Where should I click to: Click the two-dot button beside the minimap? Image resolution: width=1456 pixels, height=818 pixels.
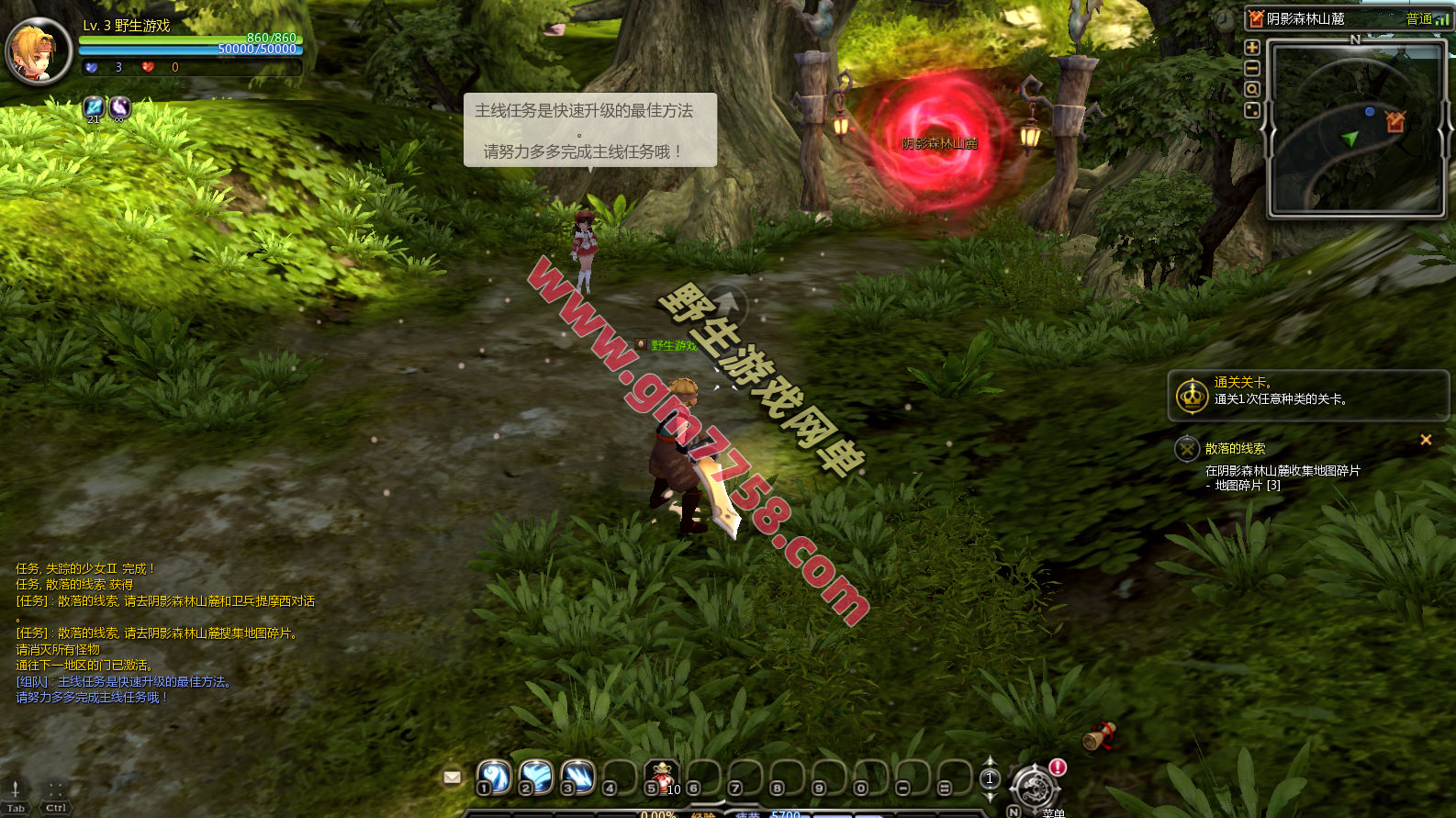[x=1251, y=111]
